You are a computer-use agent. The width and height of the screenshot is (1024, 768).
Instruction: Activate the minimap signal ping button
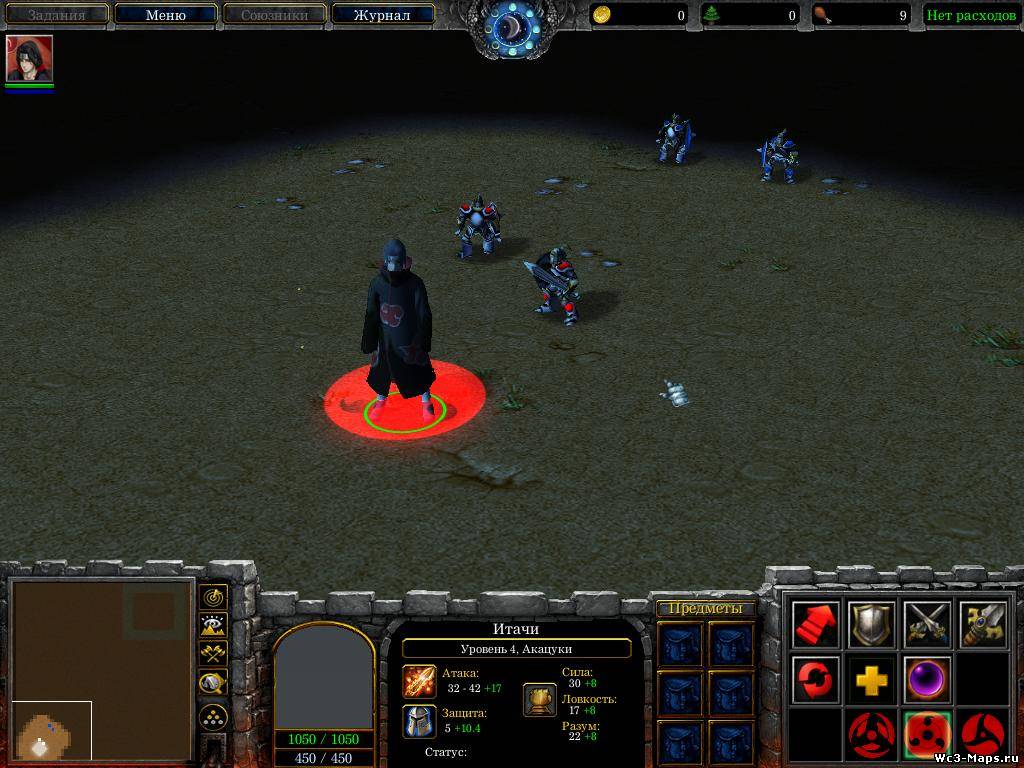(x=213, y=597)
